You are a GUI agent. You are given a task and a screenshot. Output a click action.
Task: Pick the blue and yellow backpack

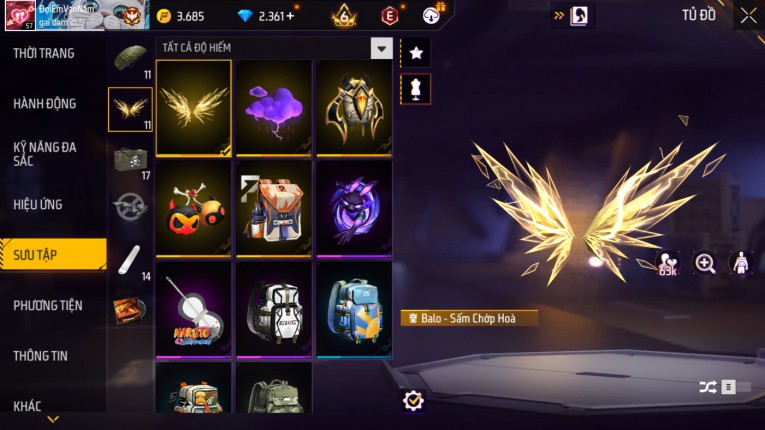354,308
